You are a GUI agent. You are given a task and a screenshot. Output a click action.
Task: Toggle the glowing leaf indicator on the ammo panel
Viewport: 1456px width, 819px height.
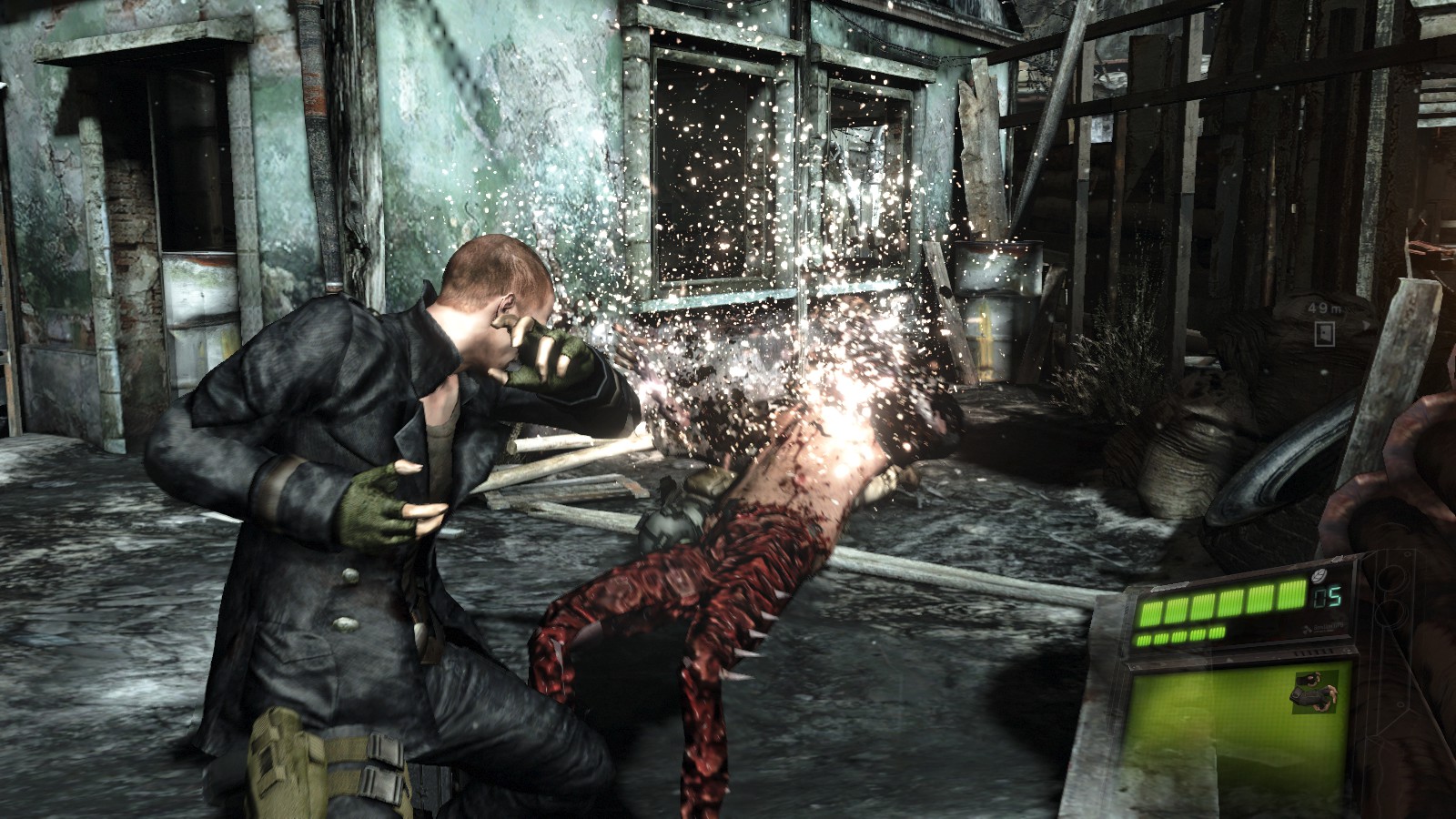point(1319,575)
